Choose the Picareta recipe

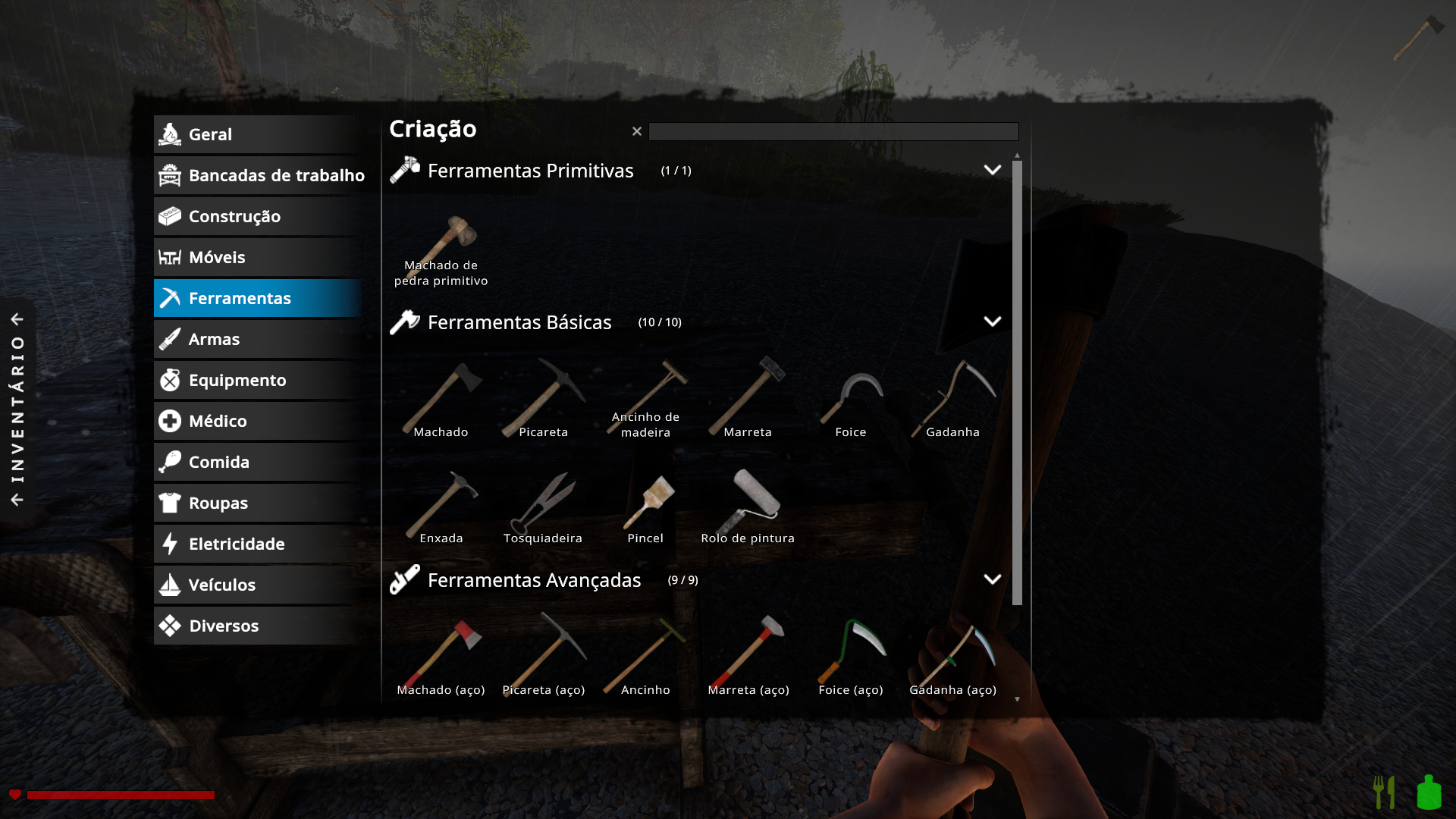point(543,400)
